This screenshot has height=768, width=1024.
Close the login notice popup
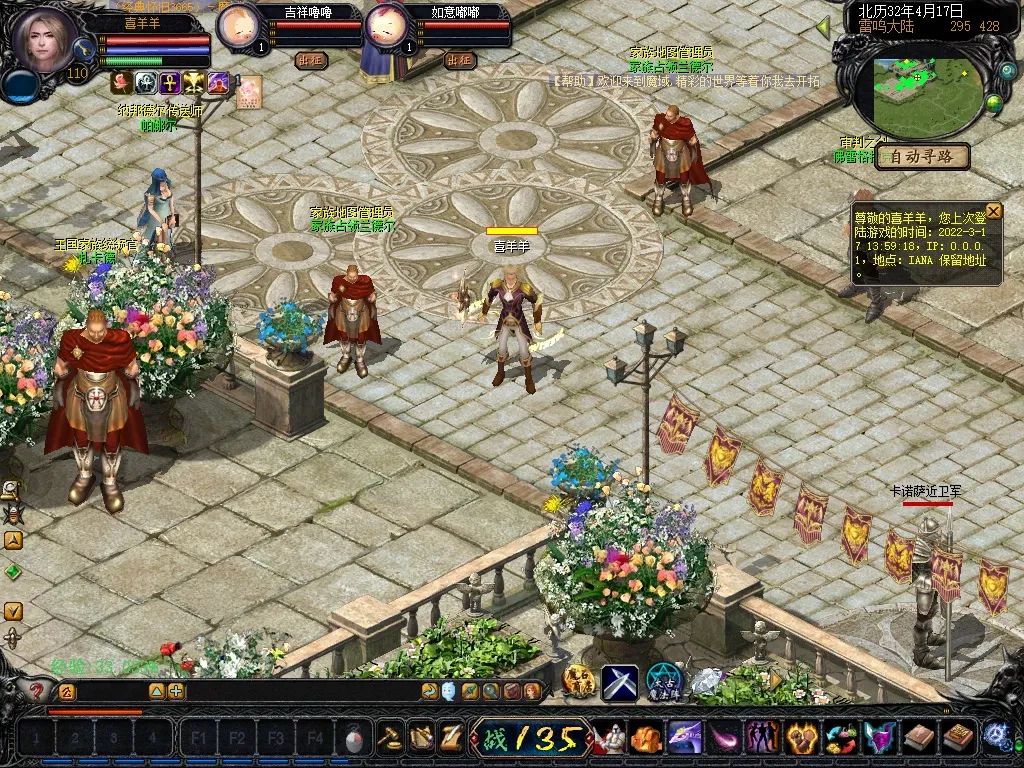993,211
